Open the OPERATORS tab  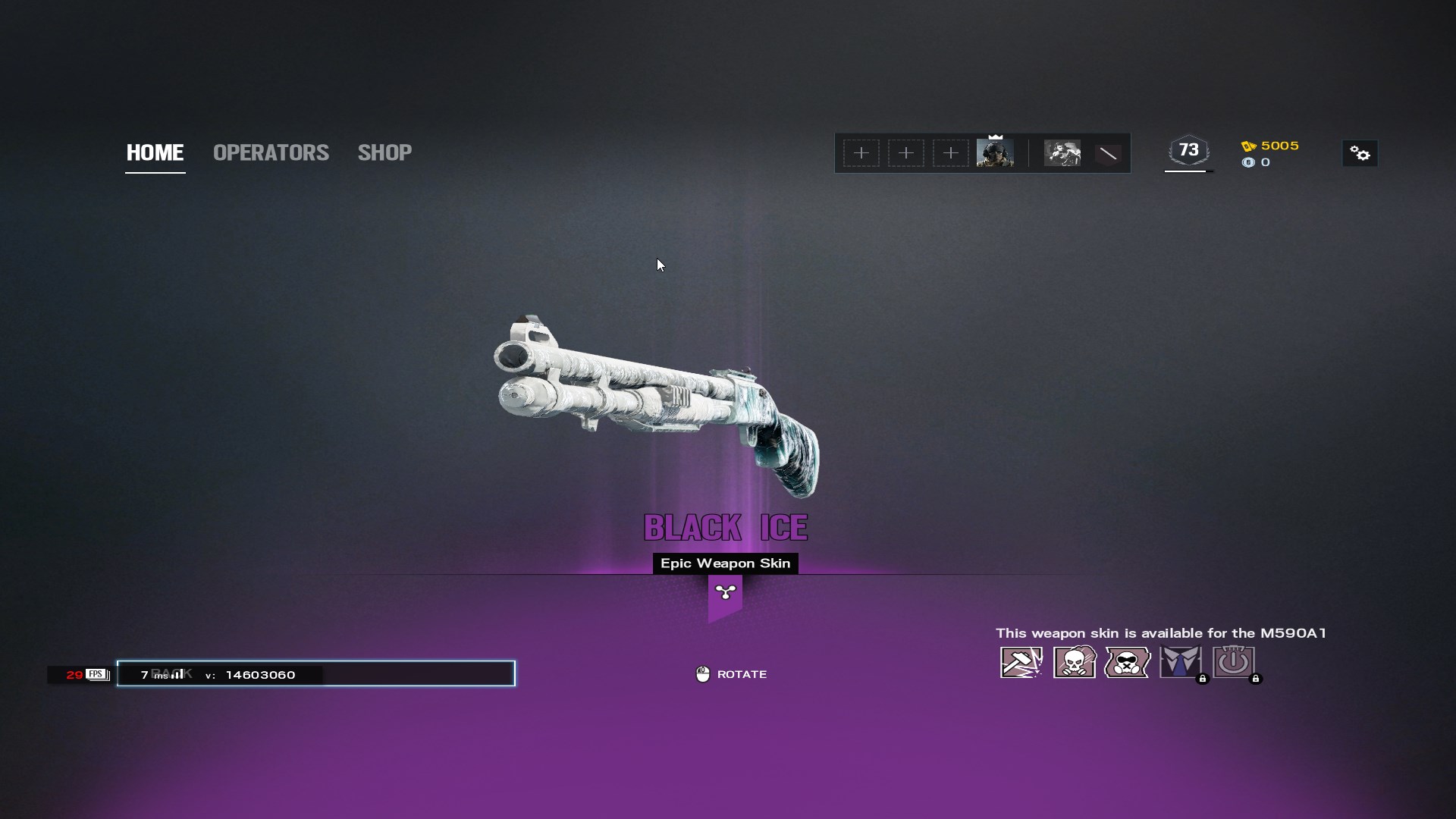(271, 152)
